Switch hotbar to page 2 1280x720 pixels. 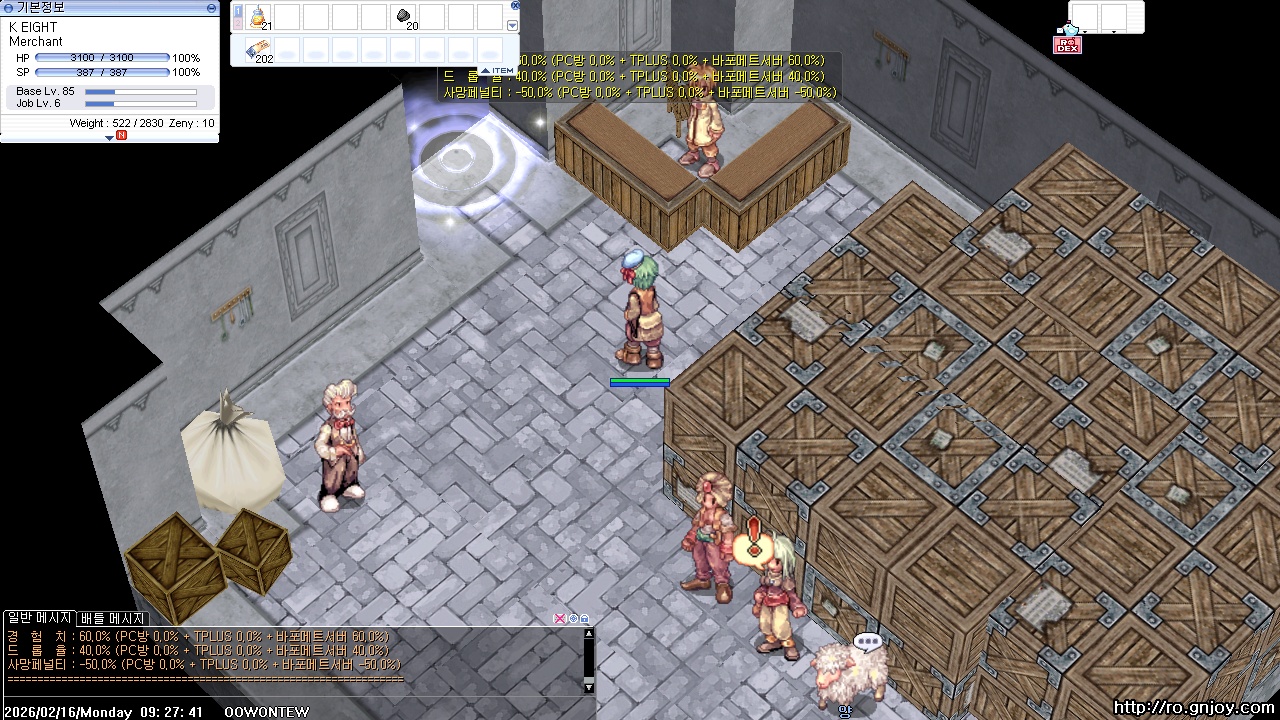[x=238, y=25]
